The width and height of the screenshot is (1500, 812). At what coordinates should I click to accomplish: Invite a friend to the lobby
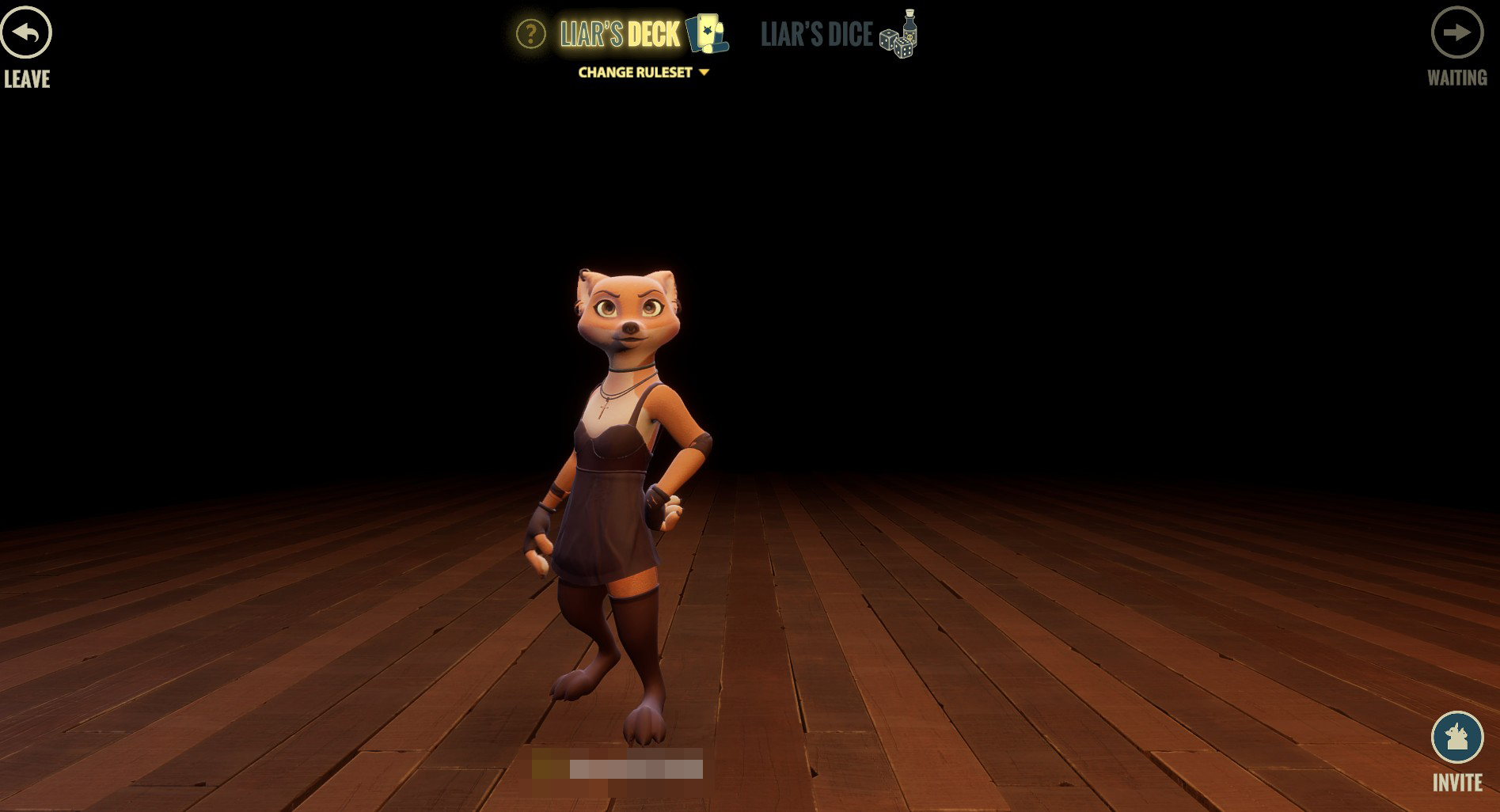(1456, 738)
